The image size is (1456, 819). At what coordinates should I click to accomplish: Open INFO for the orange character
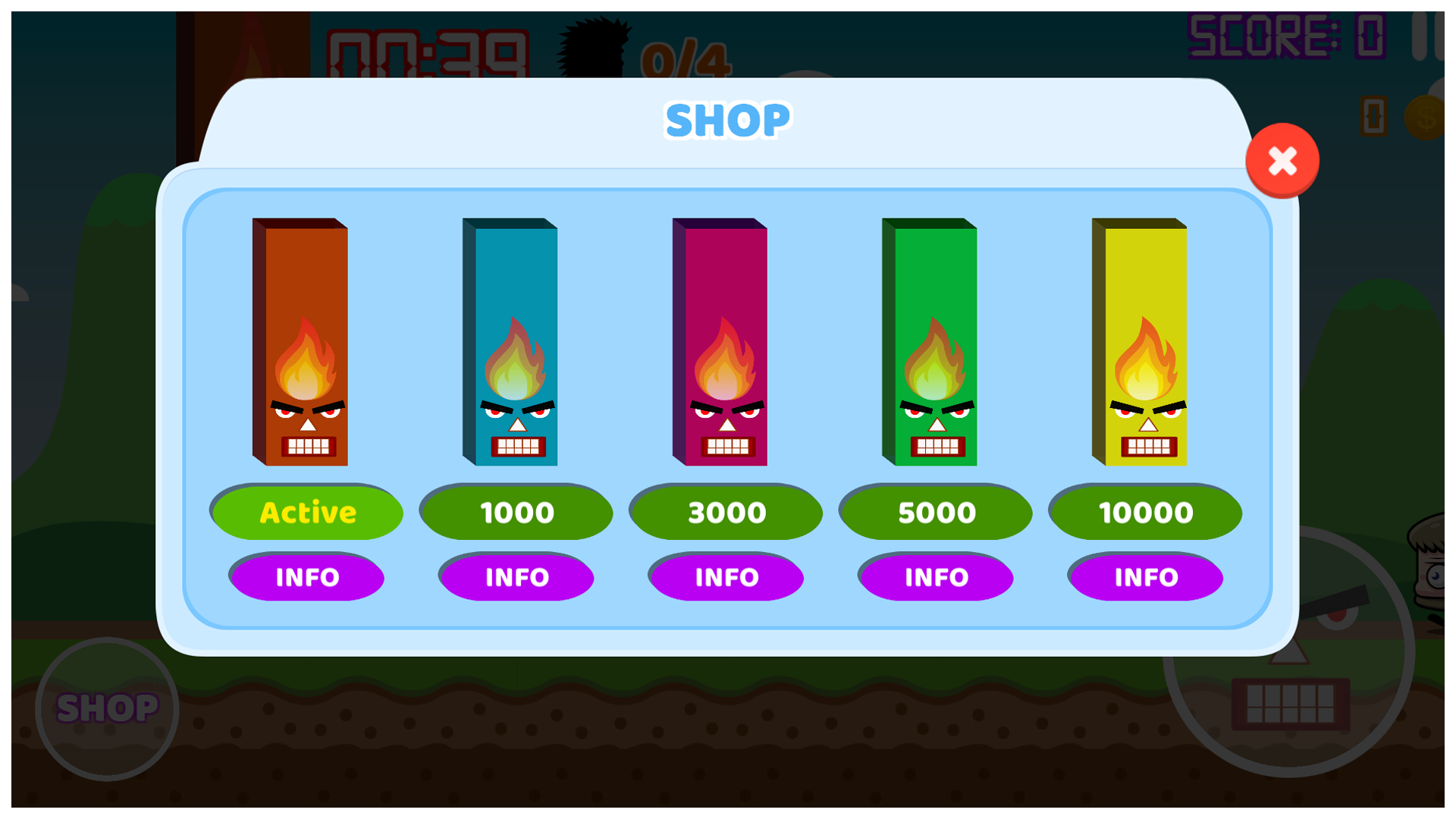pyautogui.click(x=306, y=577)
